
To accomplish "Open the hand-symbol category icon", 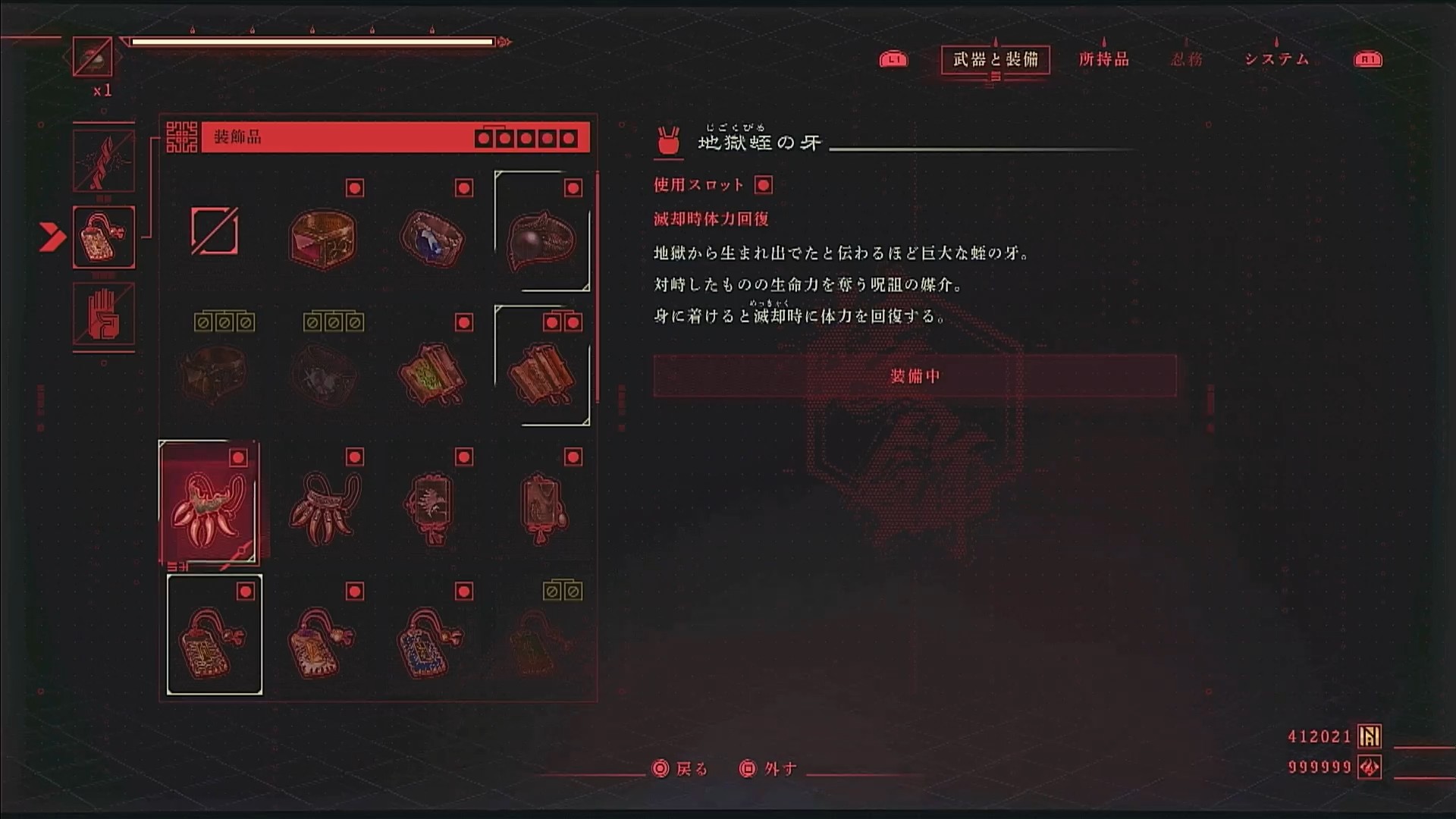I will 104,314.
